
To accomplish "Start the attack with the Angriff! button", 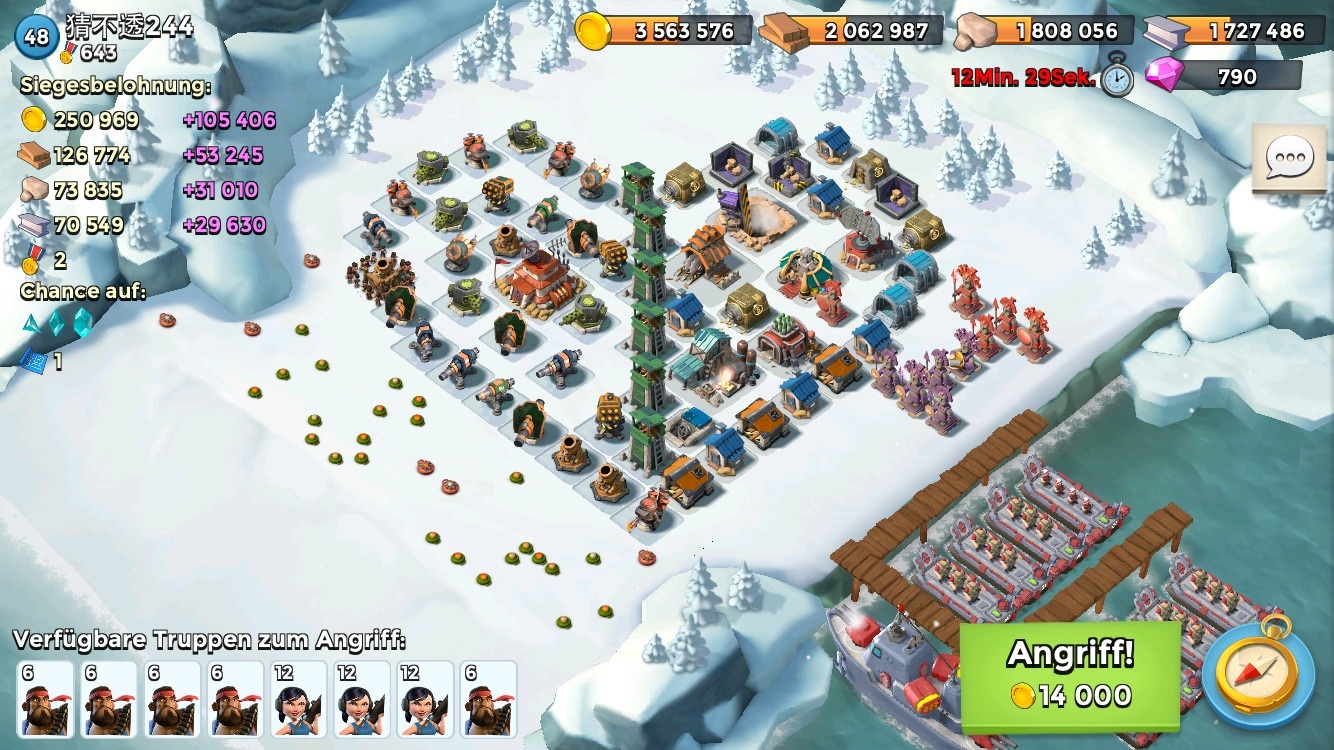I will click(x=1070, y=674).
